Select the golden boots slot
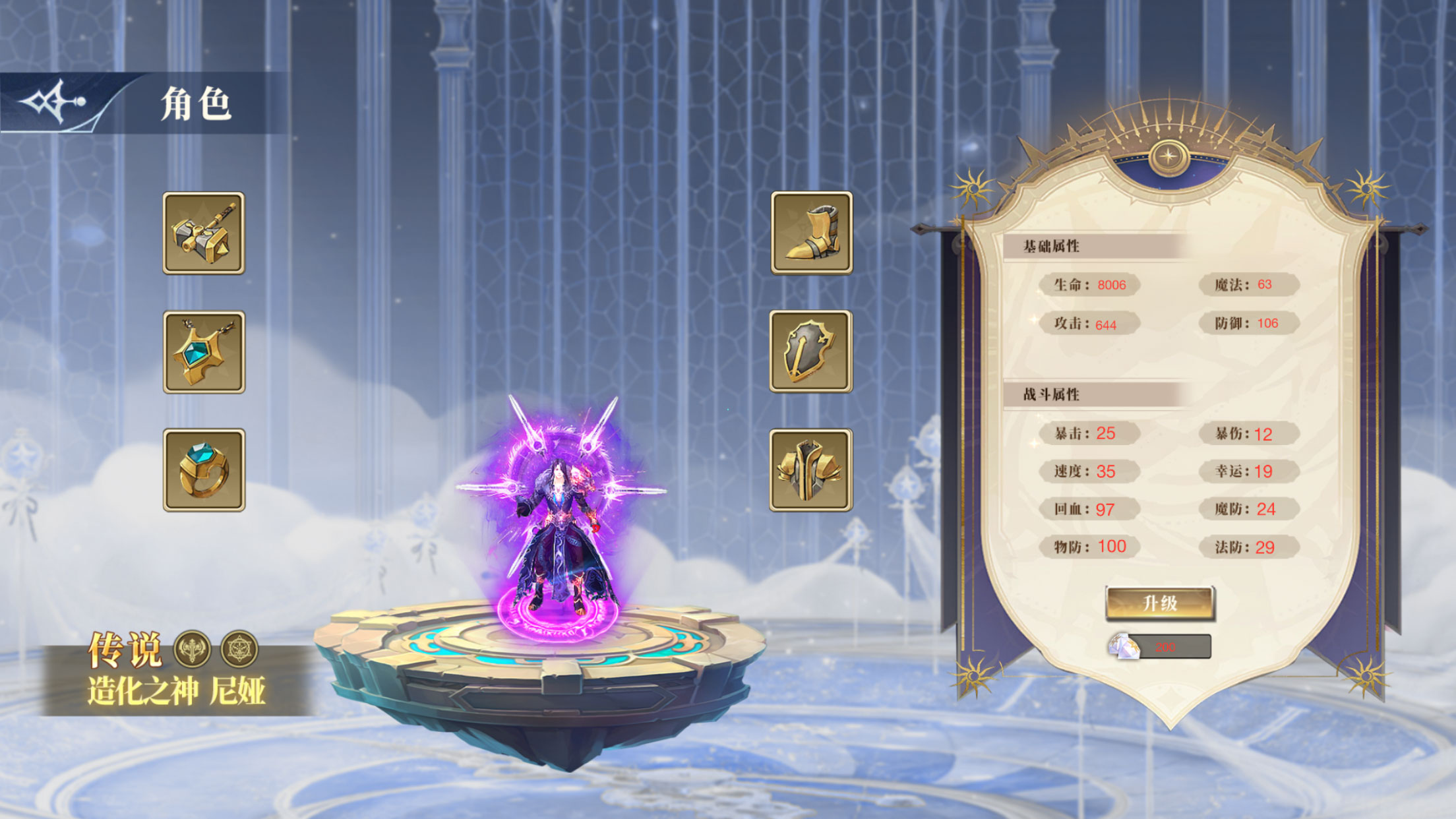 tap(811, 233)
